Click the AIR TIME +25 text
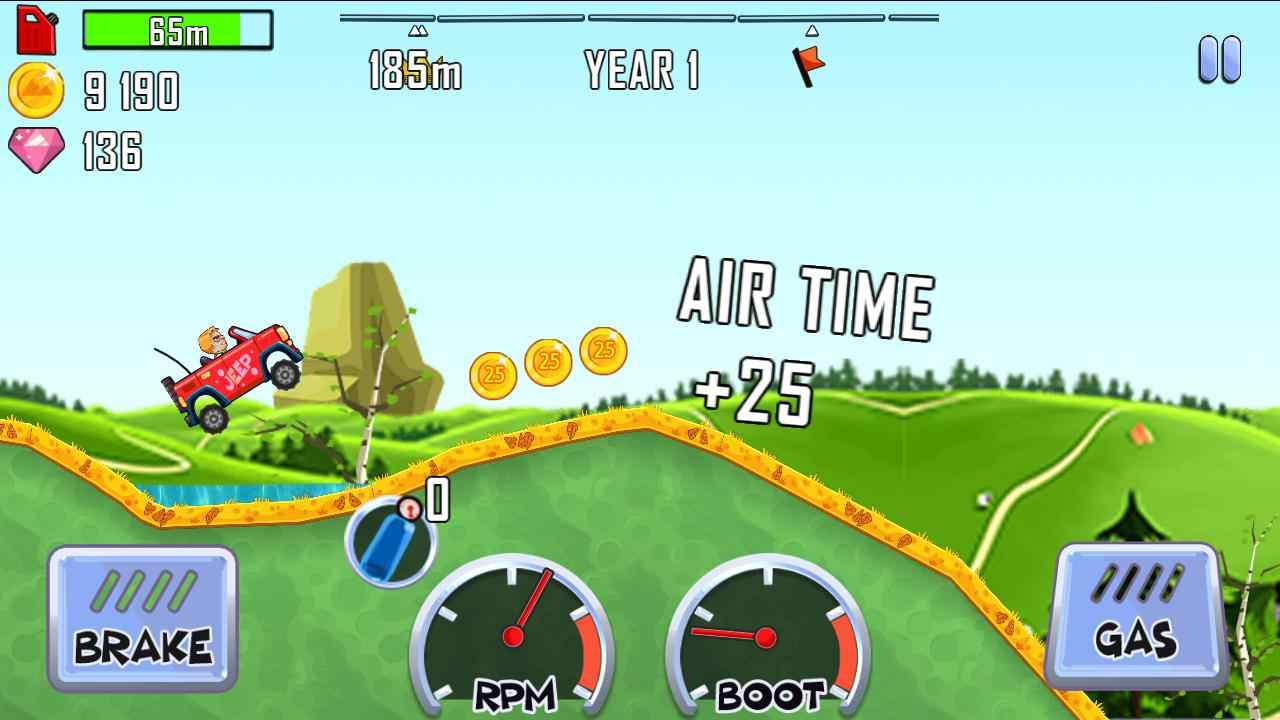The height and width of the screenshot is (720, 1280). tap(800, 340)
